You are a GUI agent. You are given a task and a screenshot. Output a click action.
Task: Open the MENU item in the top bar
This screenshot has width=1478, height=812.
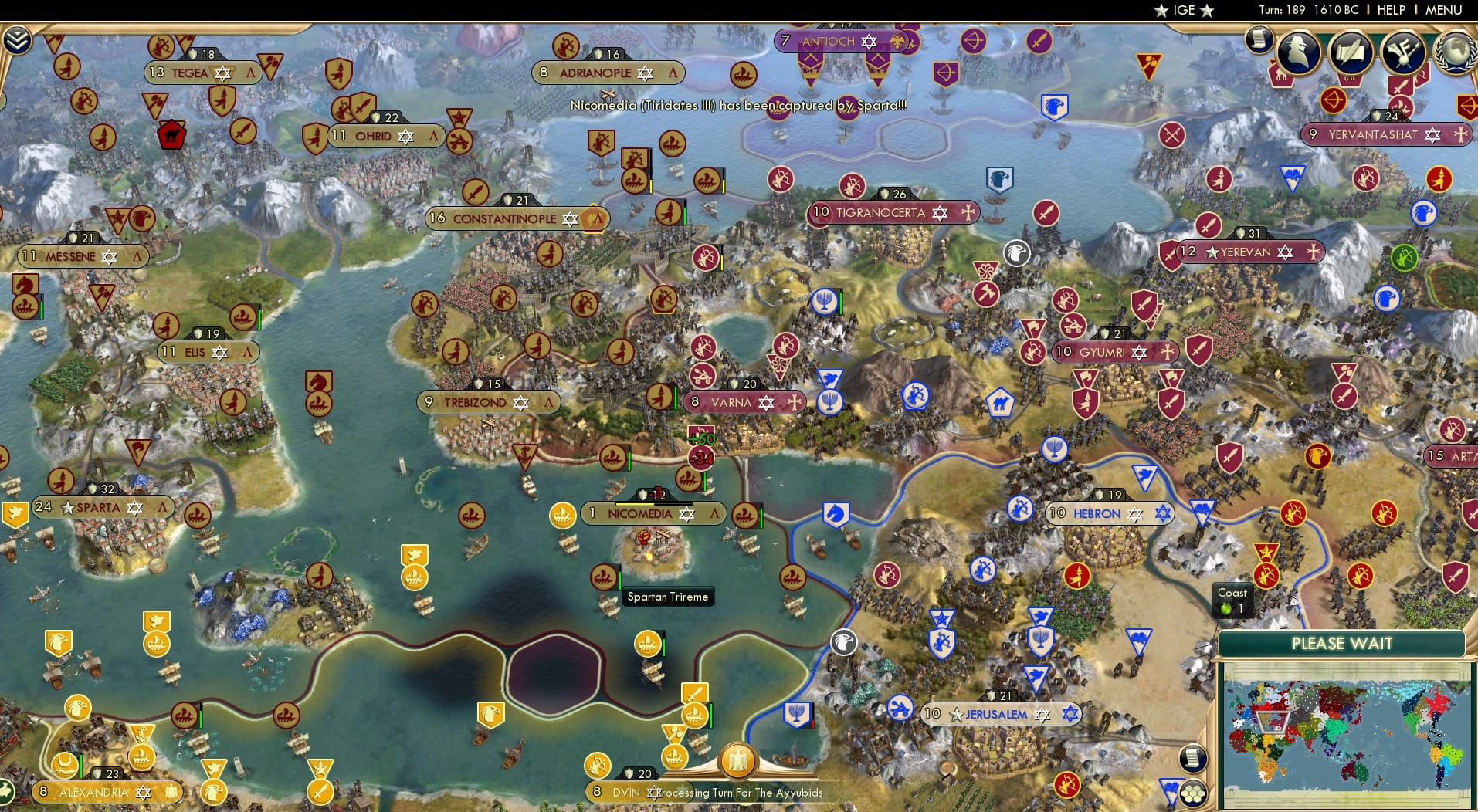(1442, 10)
